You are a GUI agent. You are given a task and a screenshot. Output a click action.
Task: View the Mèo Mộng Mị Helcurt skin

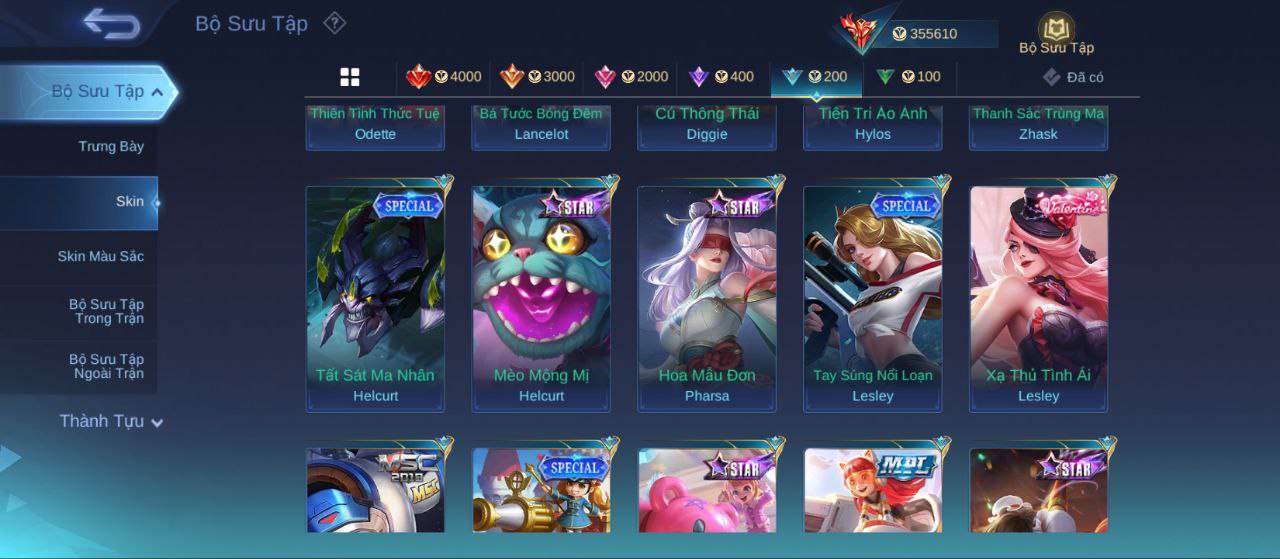click(x=541, y=298)
